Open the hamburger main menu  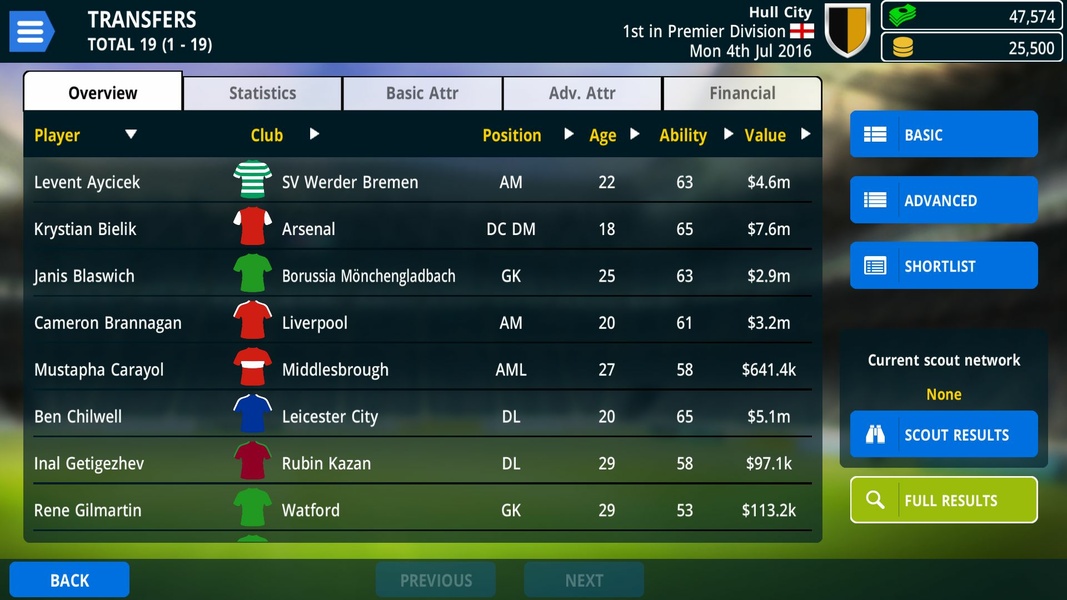[31, 32]
